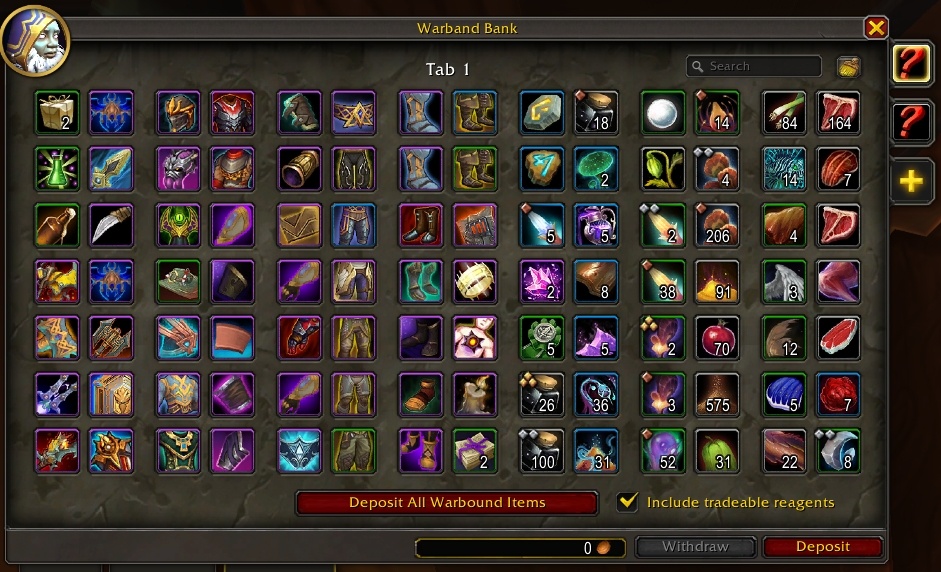Select the item stack showing 84
Screen dimensions: 941x572
tap(783, 112)
